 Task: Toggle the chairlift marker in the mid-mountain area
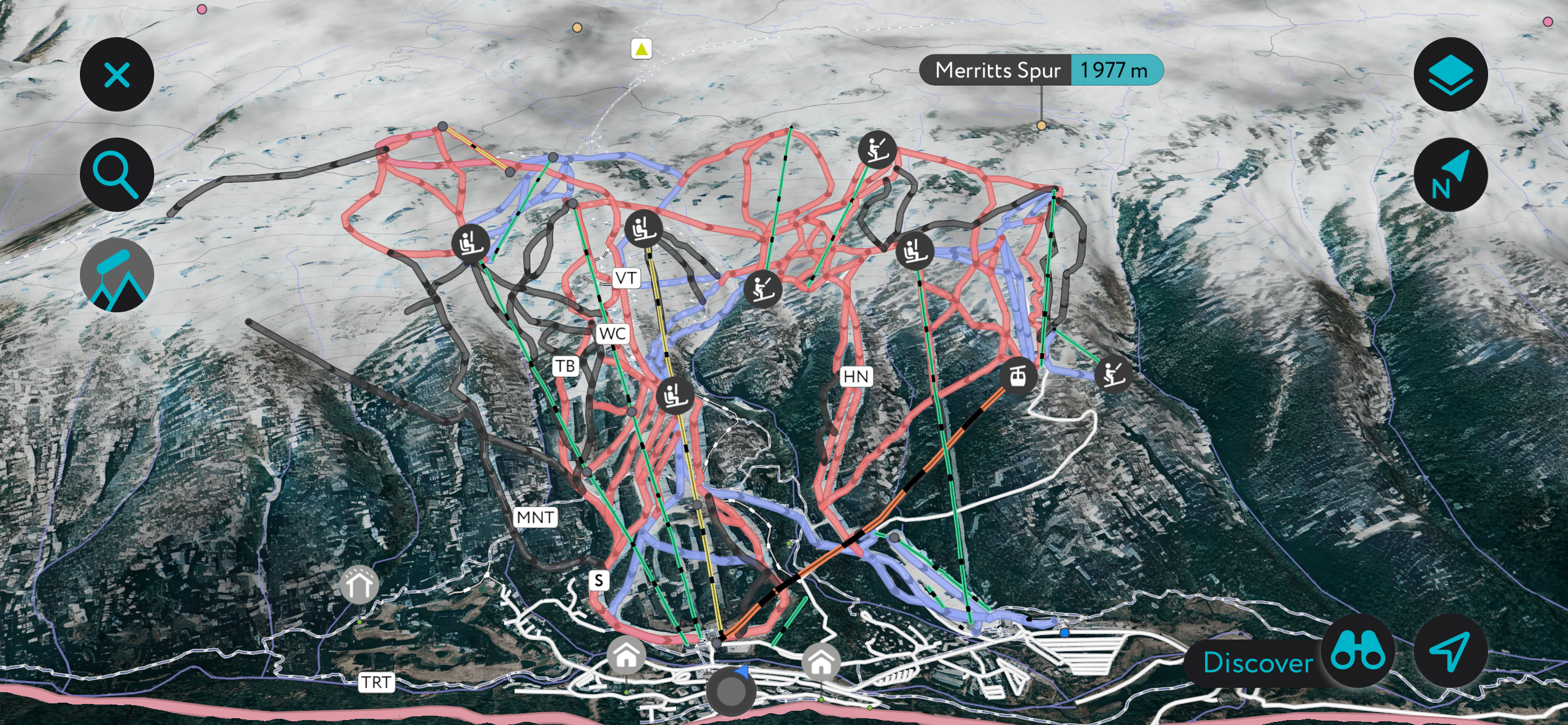pyautogui.click(x=675, y=396)
